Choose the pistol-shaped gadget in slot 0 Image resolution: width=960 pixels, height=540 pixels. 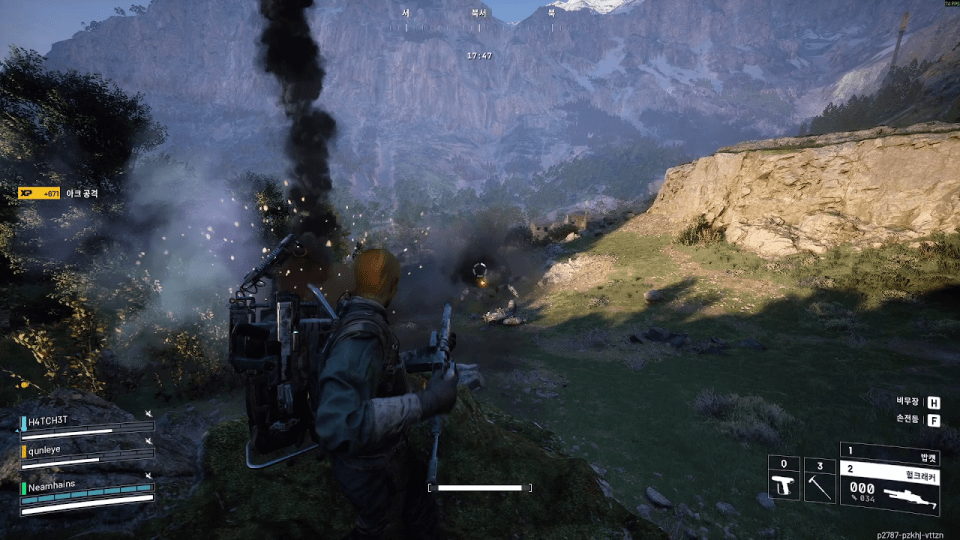click(x=783, y=485)
